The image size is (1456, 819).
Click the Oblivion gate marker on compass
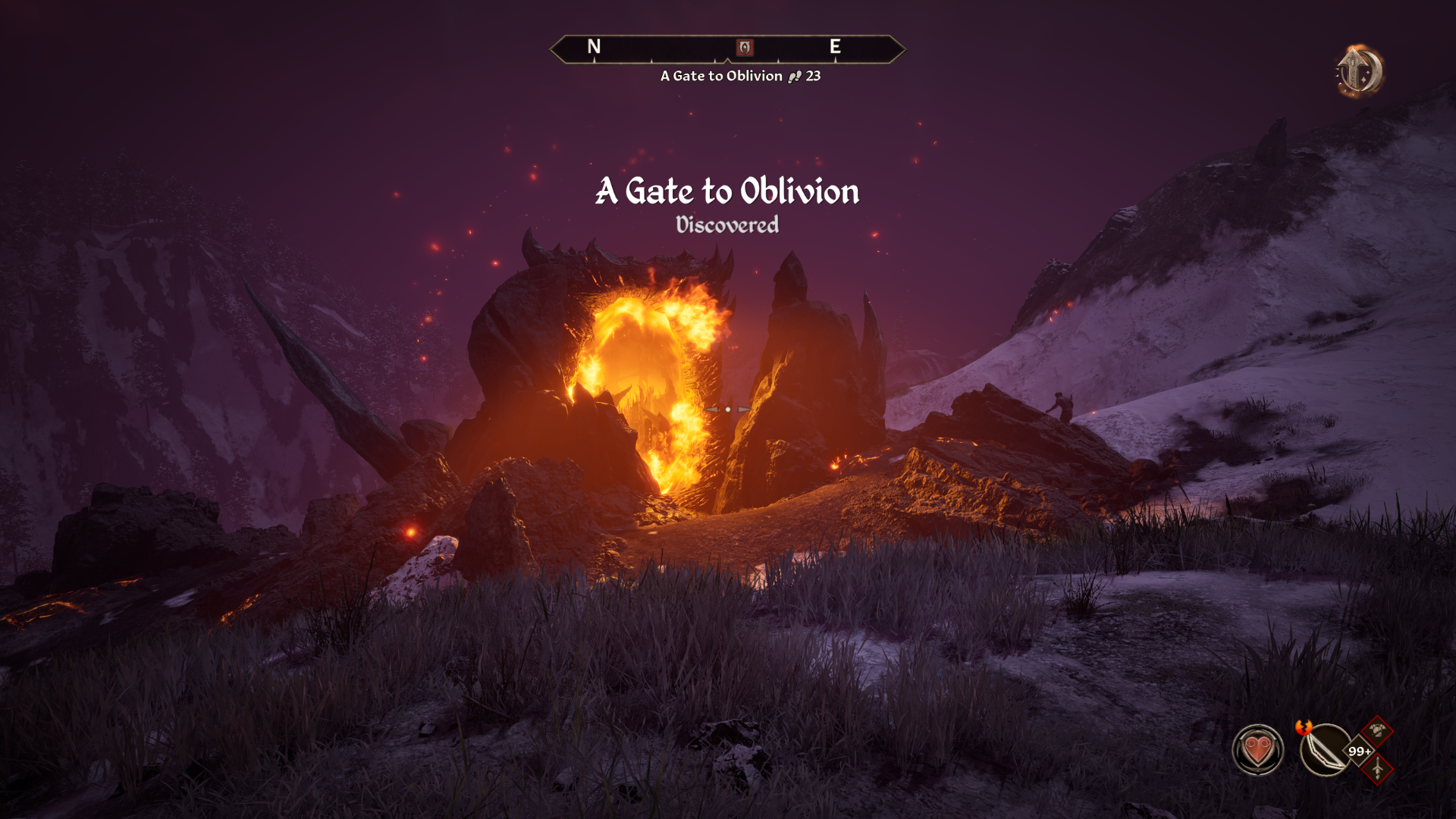[745, 48]
